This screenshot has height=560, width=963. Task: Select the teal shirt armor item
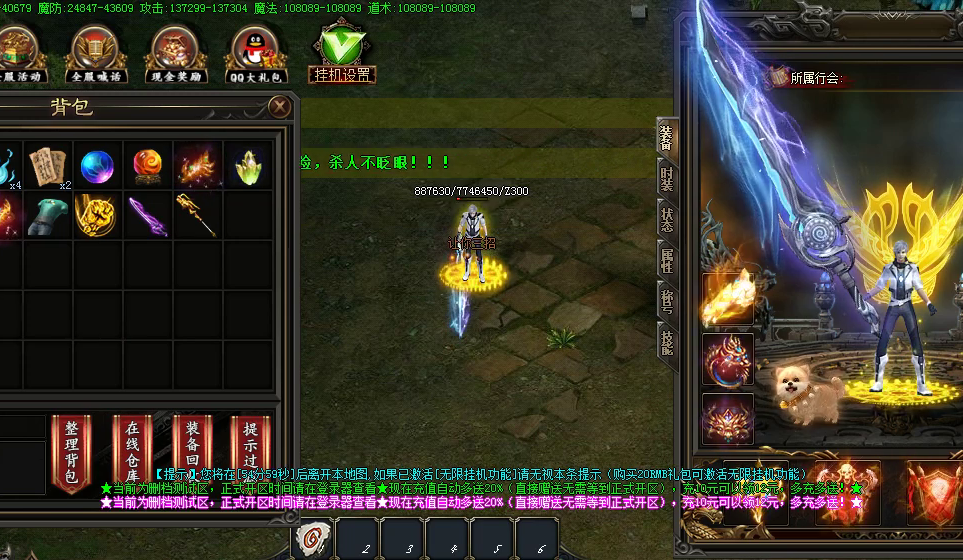click(48, 214)
